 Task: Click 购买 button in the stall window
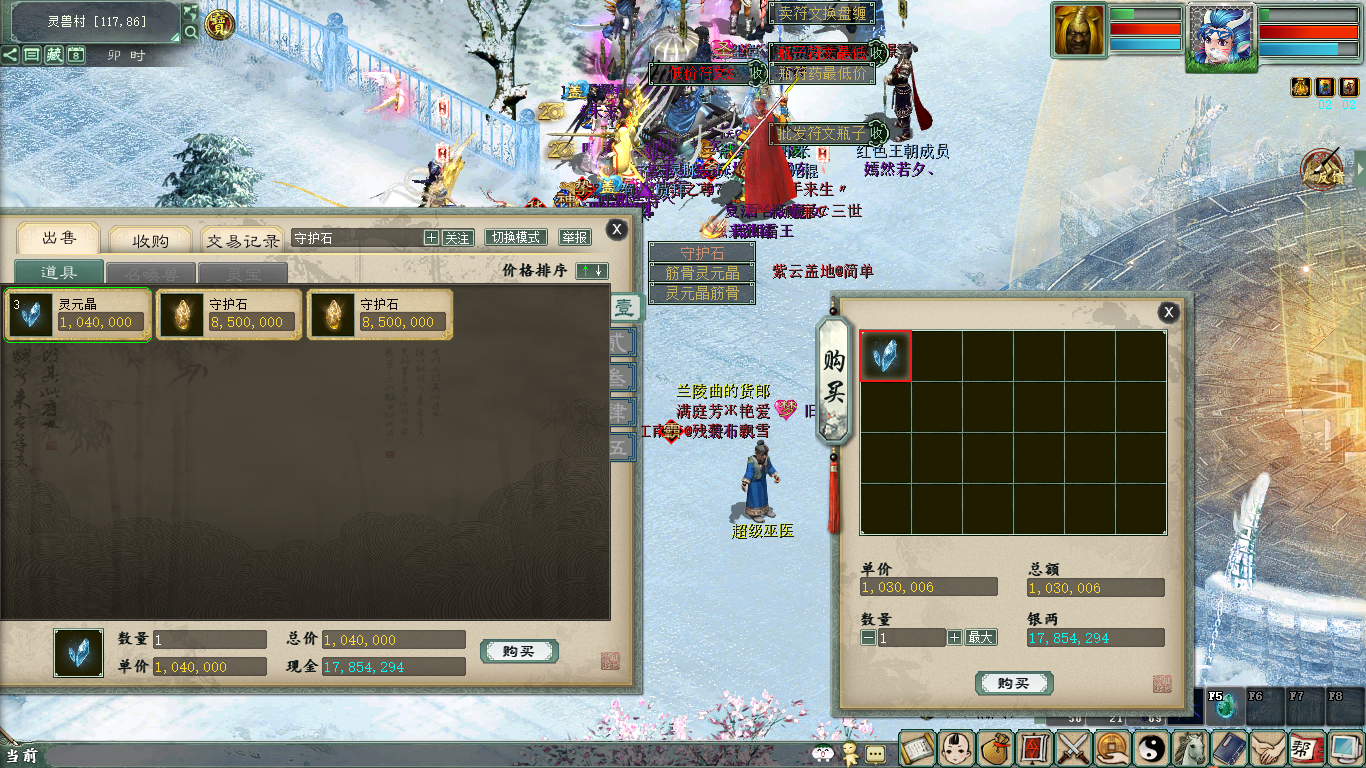coord(519,652)
